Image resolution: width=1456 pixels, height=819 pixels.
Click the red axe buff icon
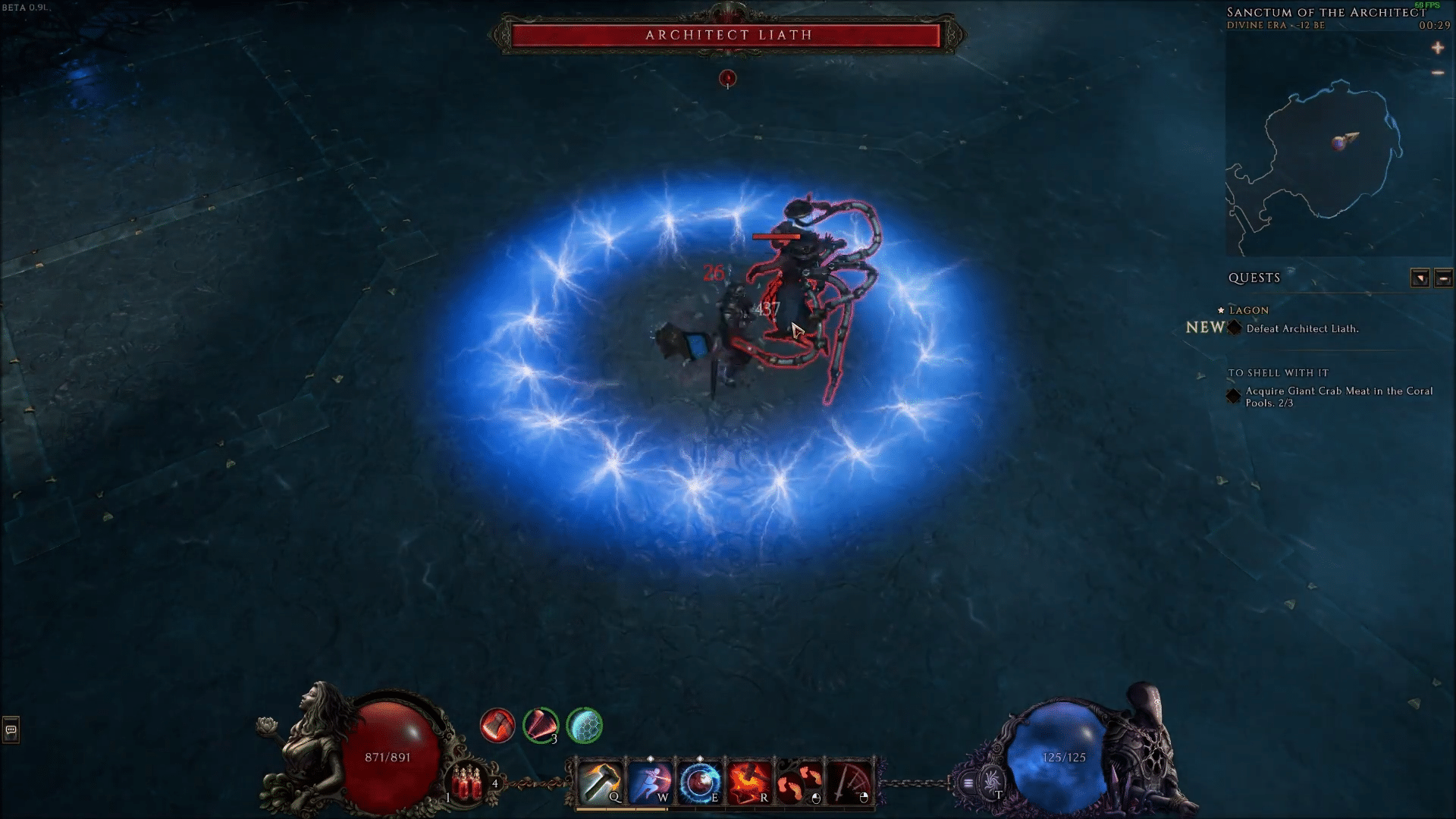[497, 726]
